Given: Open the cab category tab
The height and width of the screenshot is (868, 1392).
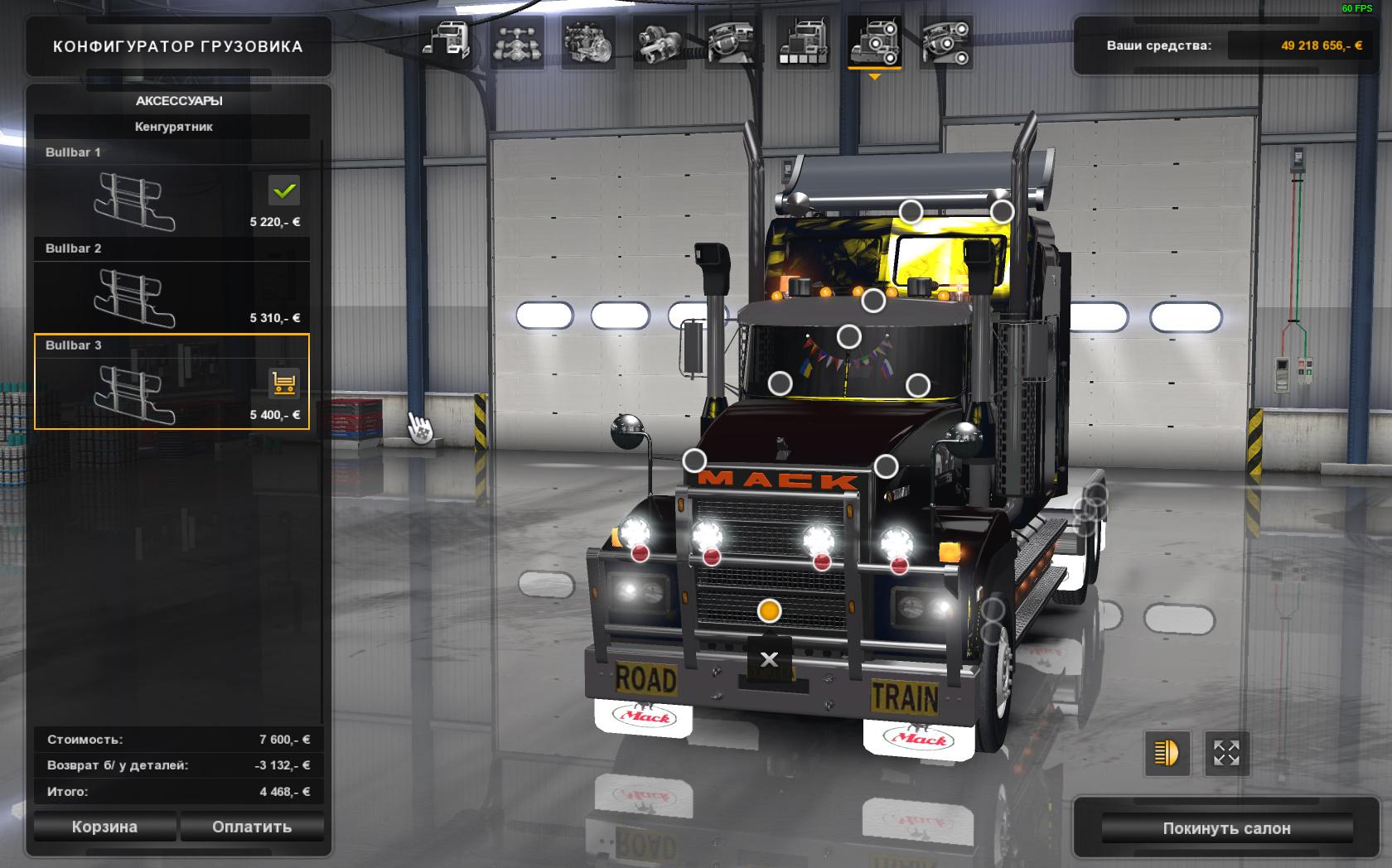Looking at the screenshot, I should 447,41.
